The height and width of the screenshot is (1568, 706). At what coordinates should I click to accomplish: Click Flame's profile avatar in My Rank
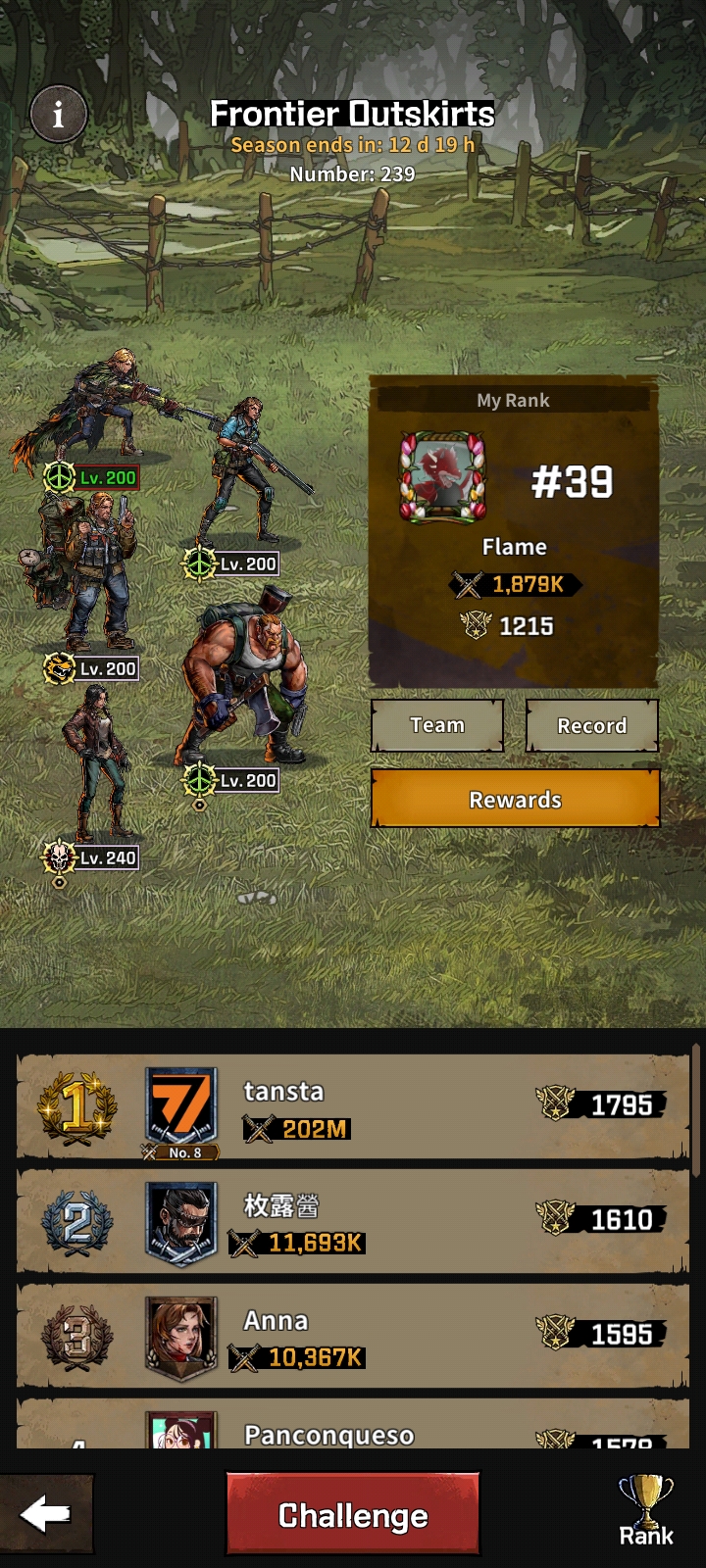[x=443, y=477]
